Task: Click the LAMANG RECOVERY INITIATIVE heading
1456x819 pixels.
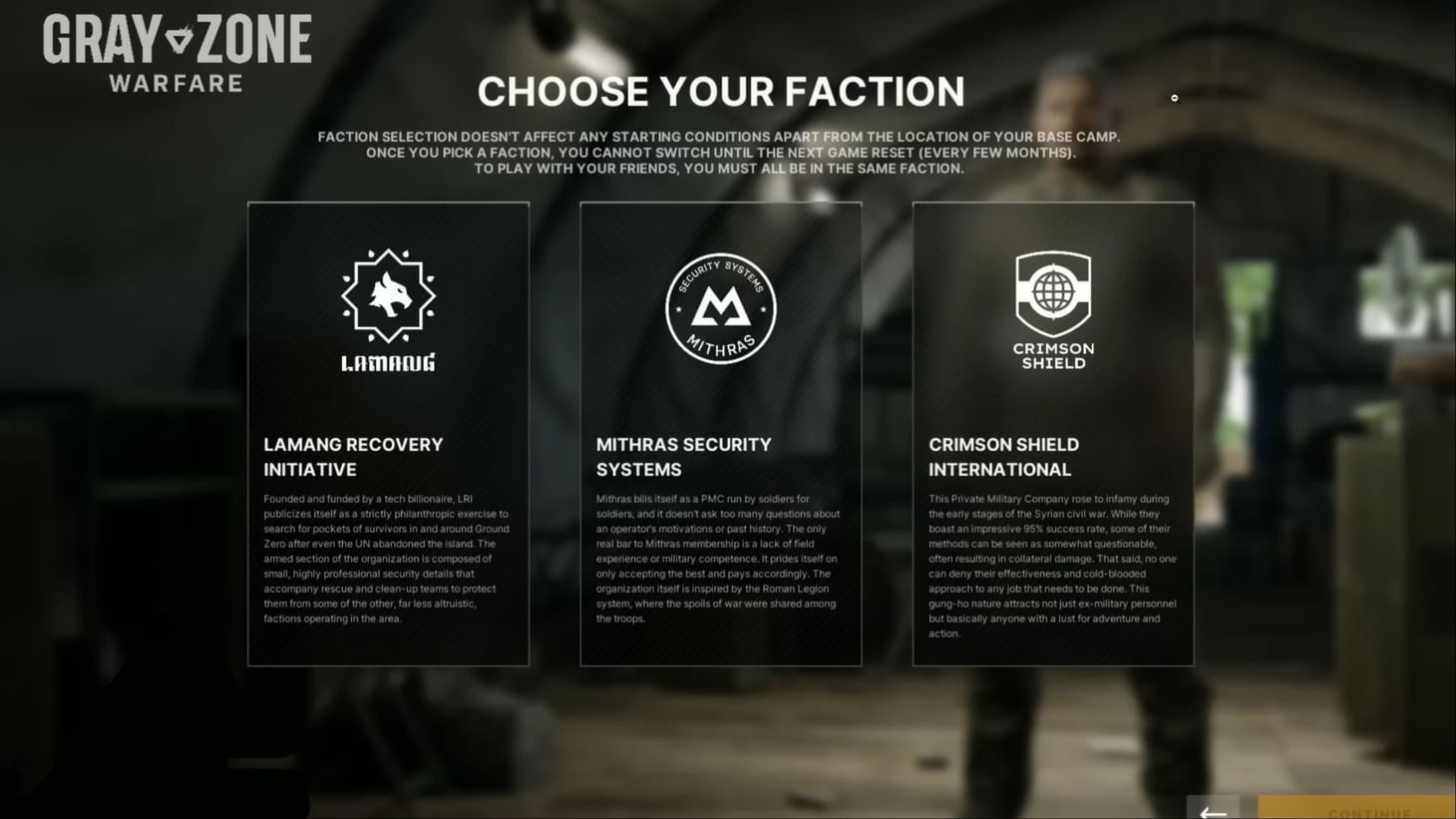Action: [x=352, y=457]
